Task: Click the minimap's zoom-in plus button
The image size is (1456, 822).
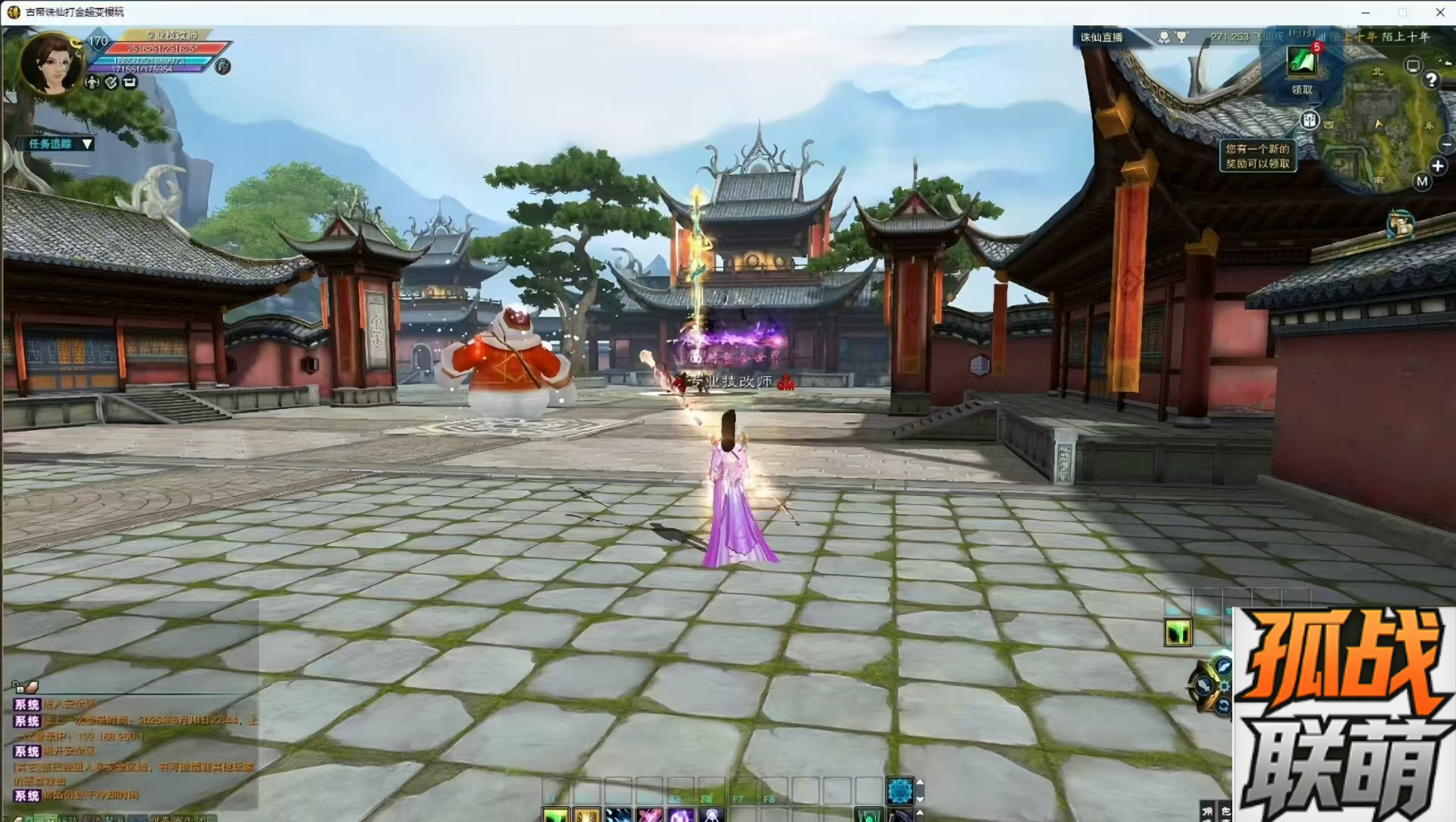Action: pos(1437,166)
